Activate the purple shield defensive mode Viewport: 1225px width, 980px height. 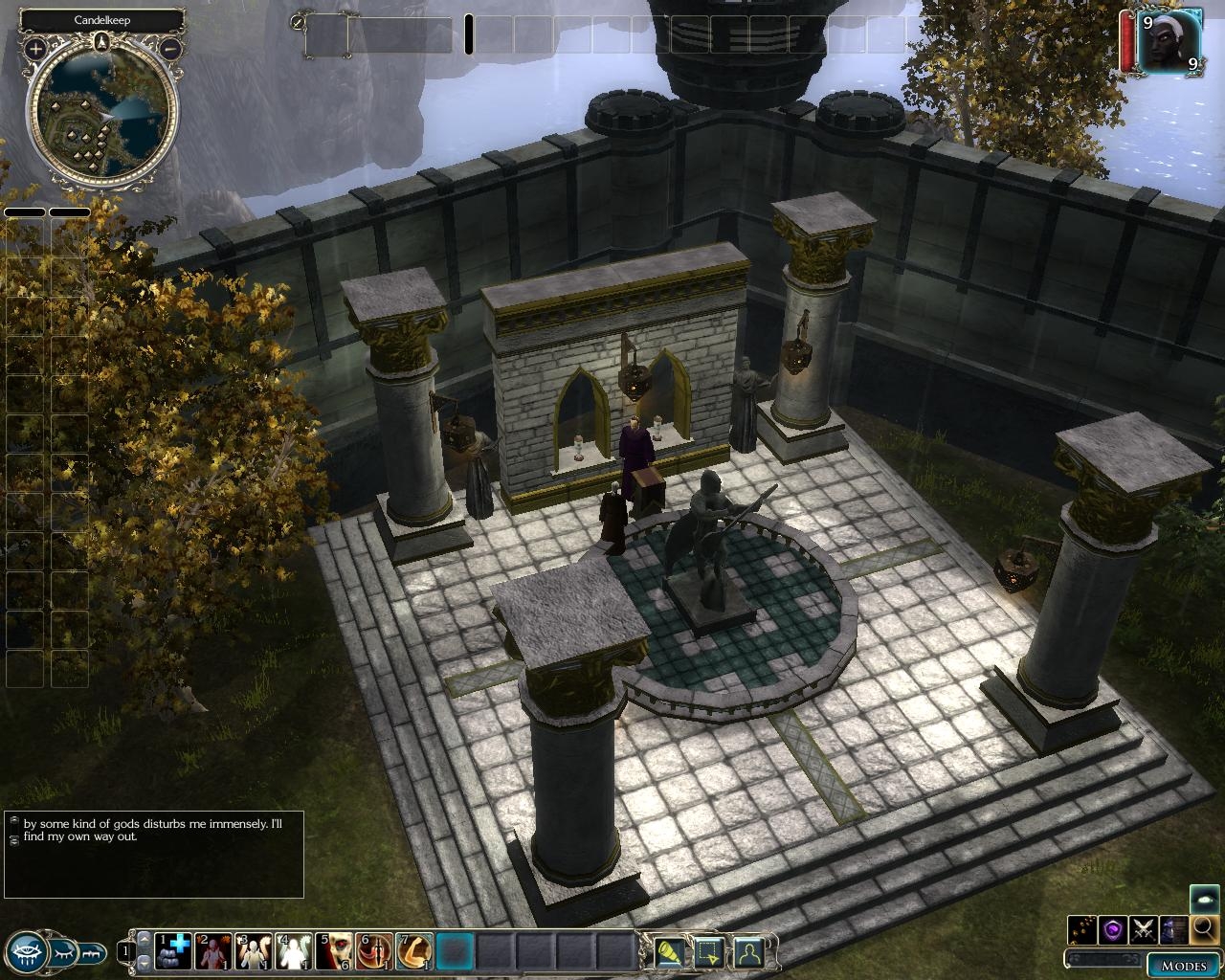1112,928
